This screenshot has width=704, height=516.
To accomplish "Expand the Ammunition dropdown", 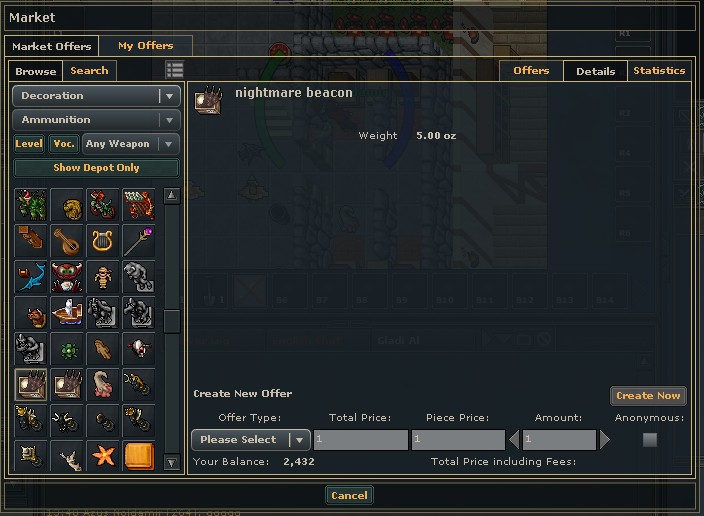I will click(96, 120).
